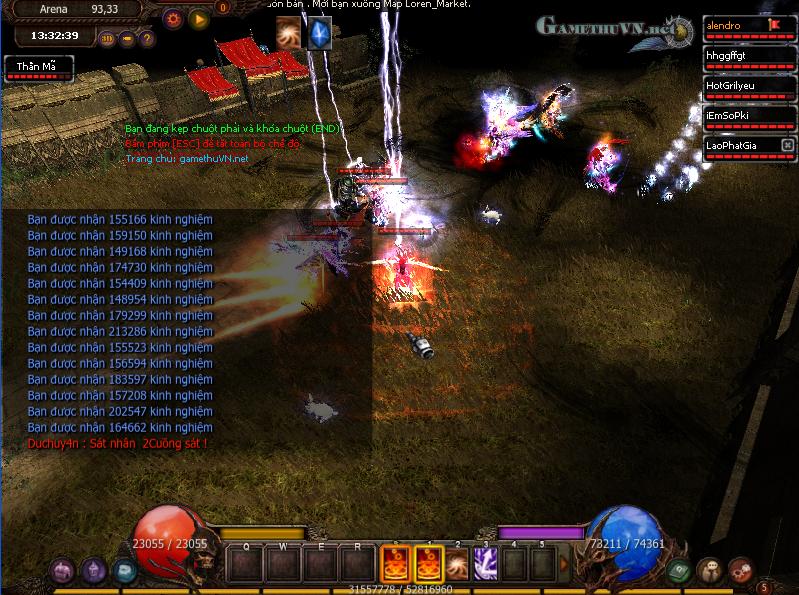The image size is (799, 595).
Task: Use the highlighted fire skill in slot 1
Action: coord(427,563)
